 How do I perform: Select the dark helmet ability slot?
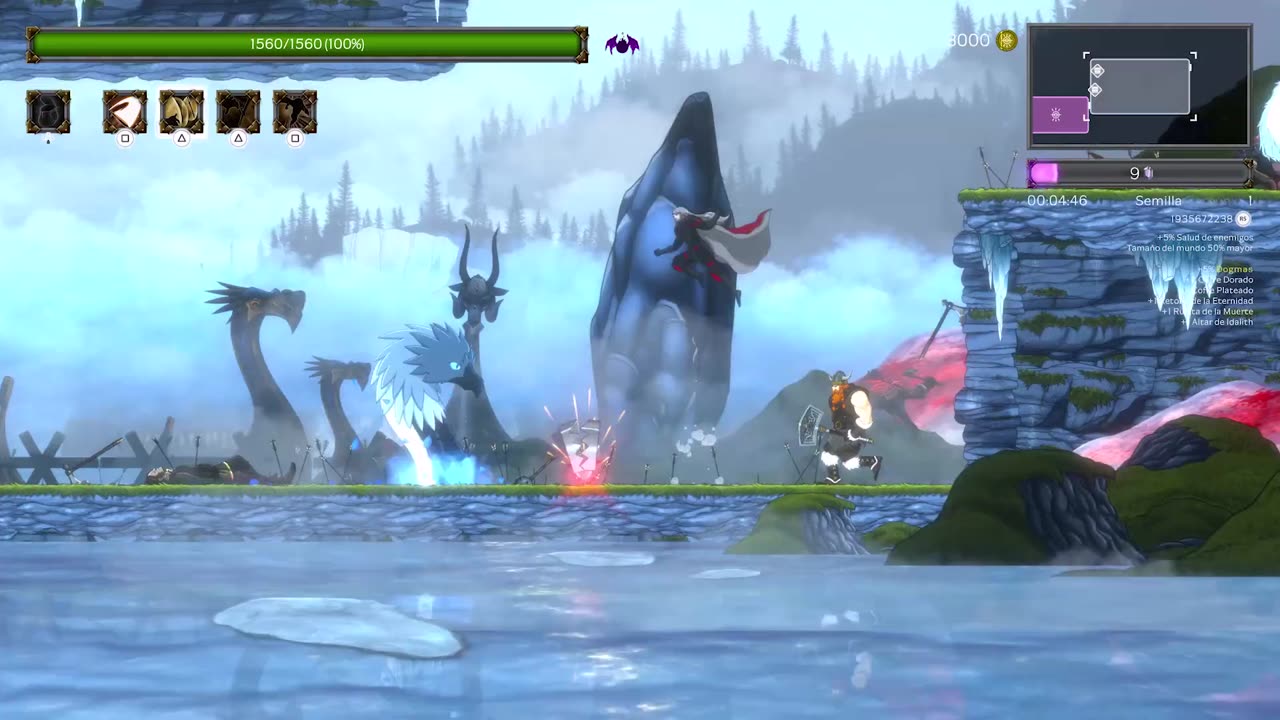(48, 112)
